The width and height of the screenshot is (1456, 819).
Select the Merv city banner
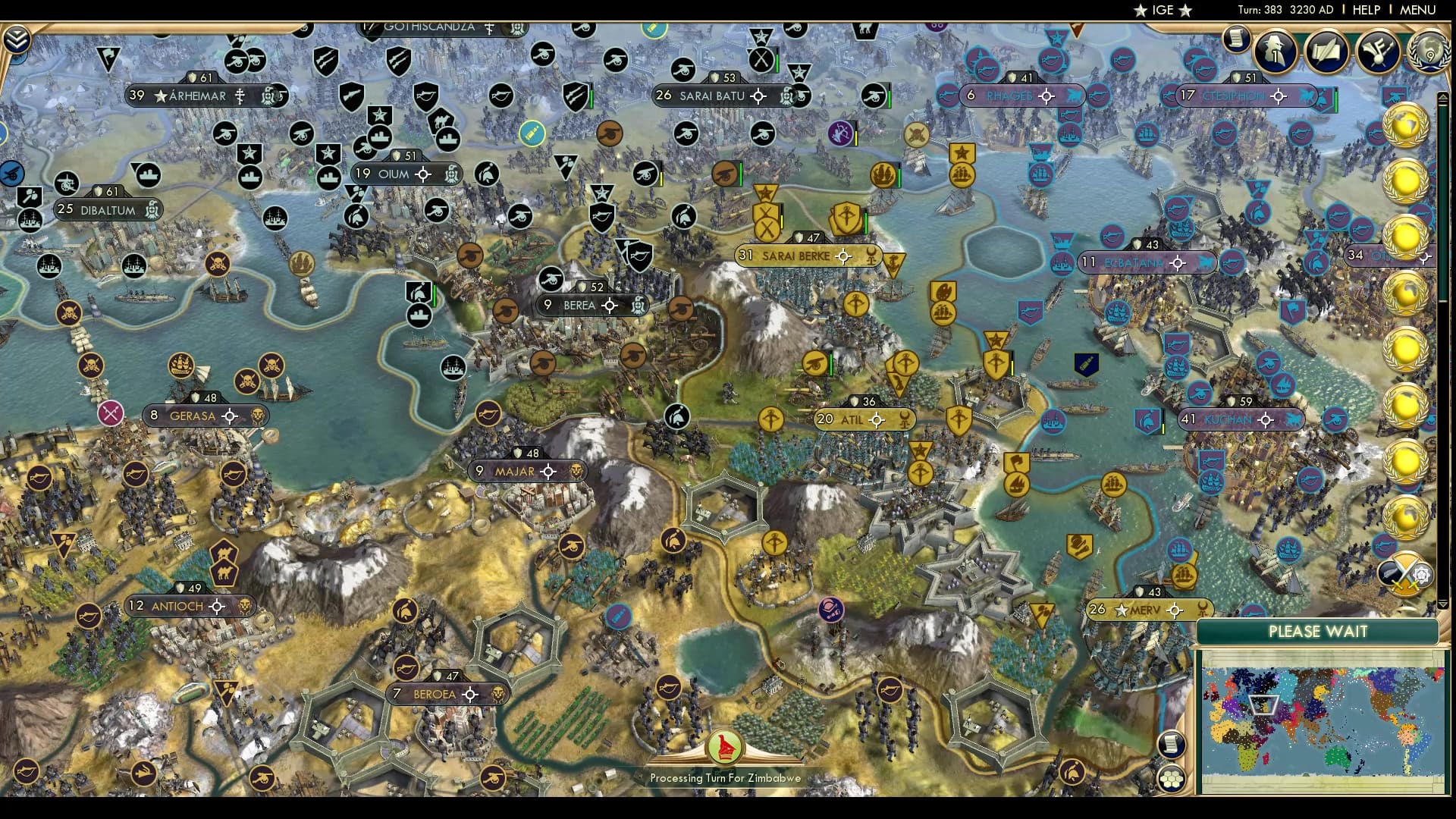(1141, 609)
